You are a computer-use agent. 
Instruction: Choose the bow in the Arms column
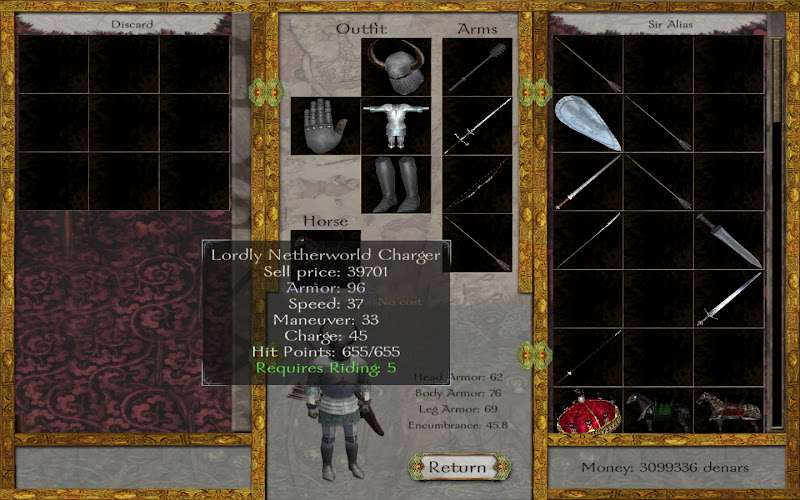pos(478,184)
